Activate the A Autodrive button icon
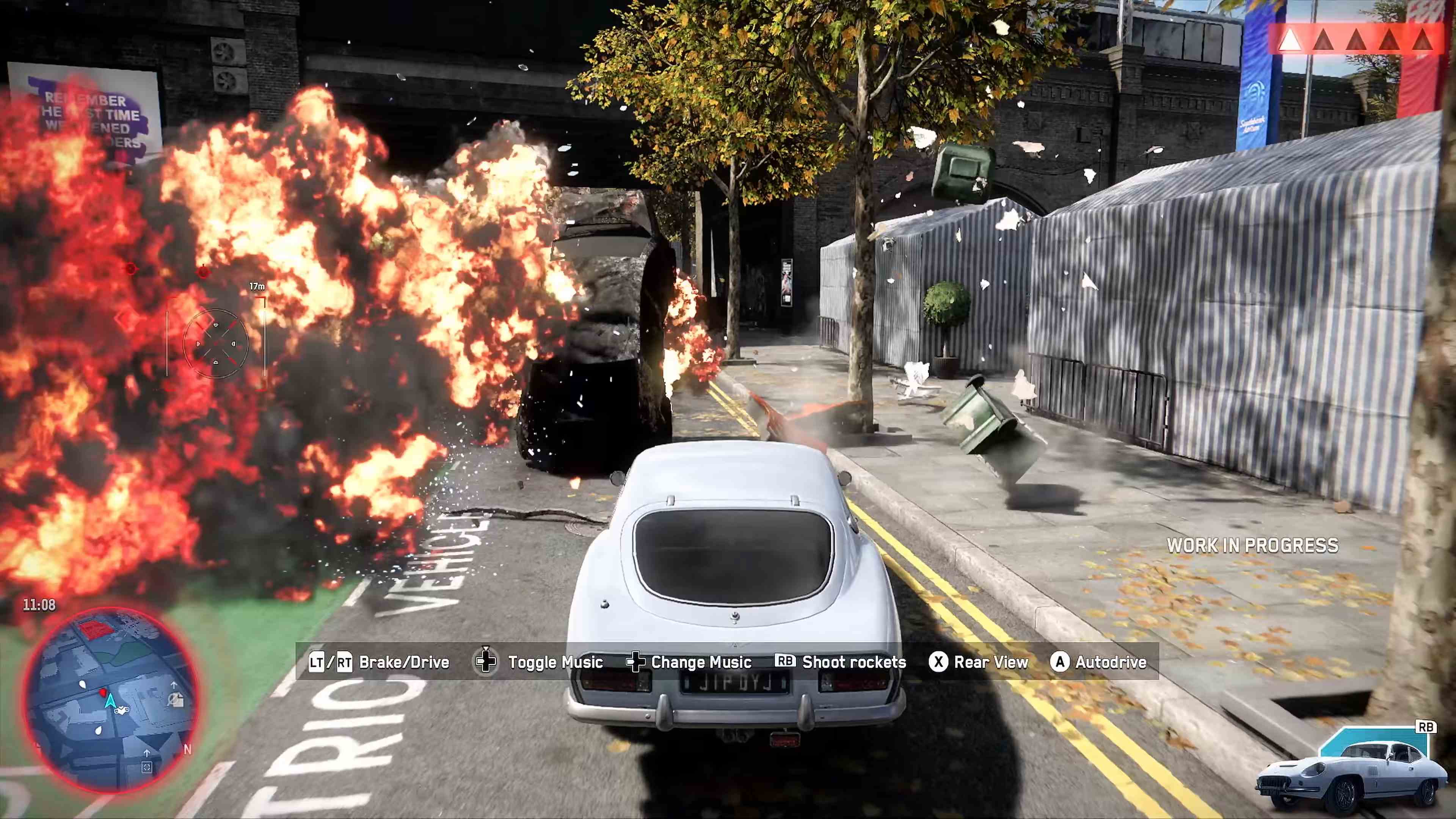1456x819 pixels. point(1060,662)
